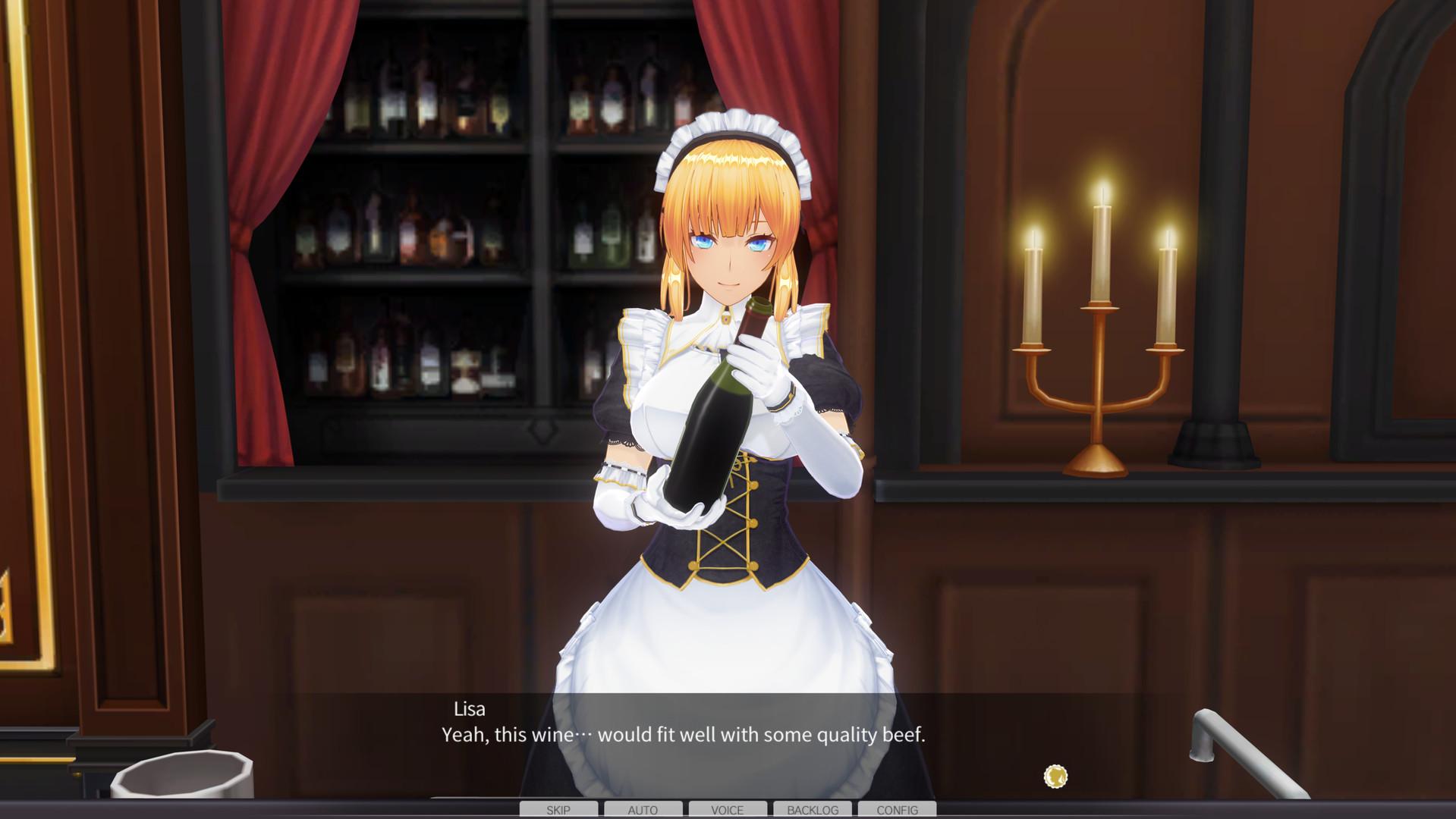Replay the voice line using the VOICE button
The image size is (1456, 819).
click(x=727, y=809)
